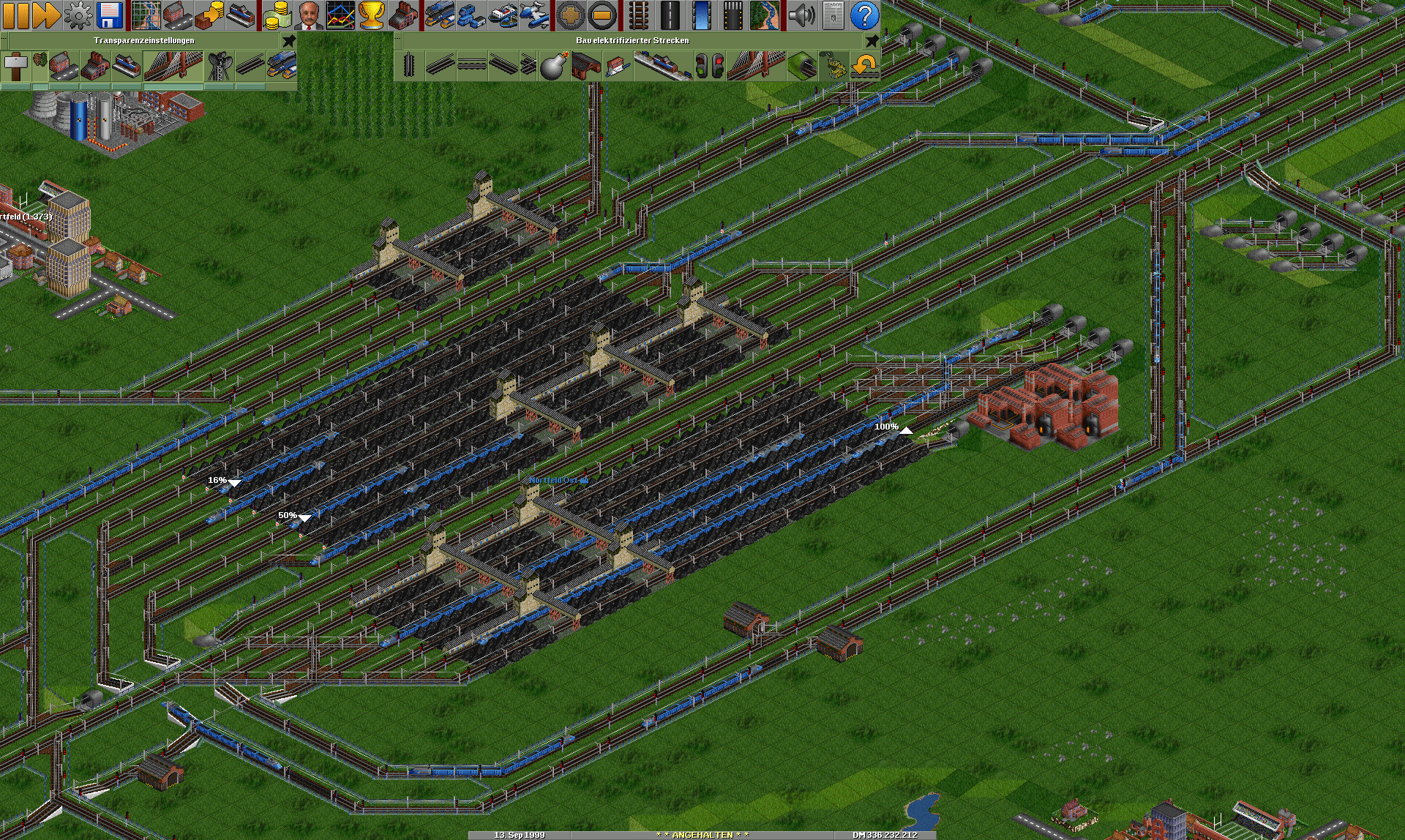Viewport: 1405px width, 840px height.
Task: Open the company manager face menu
Action: point(309,15)
